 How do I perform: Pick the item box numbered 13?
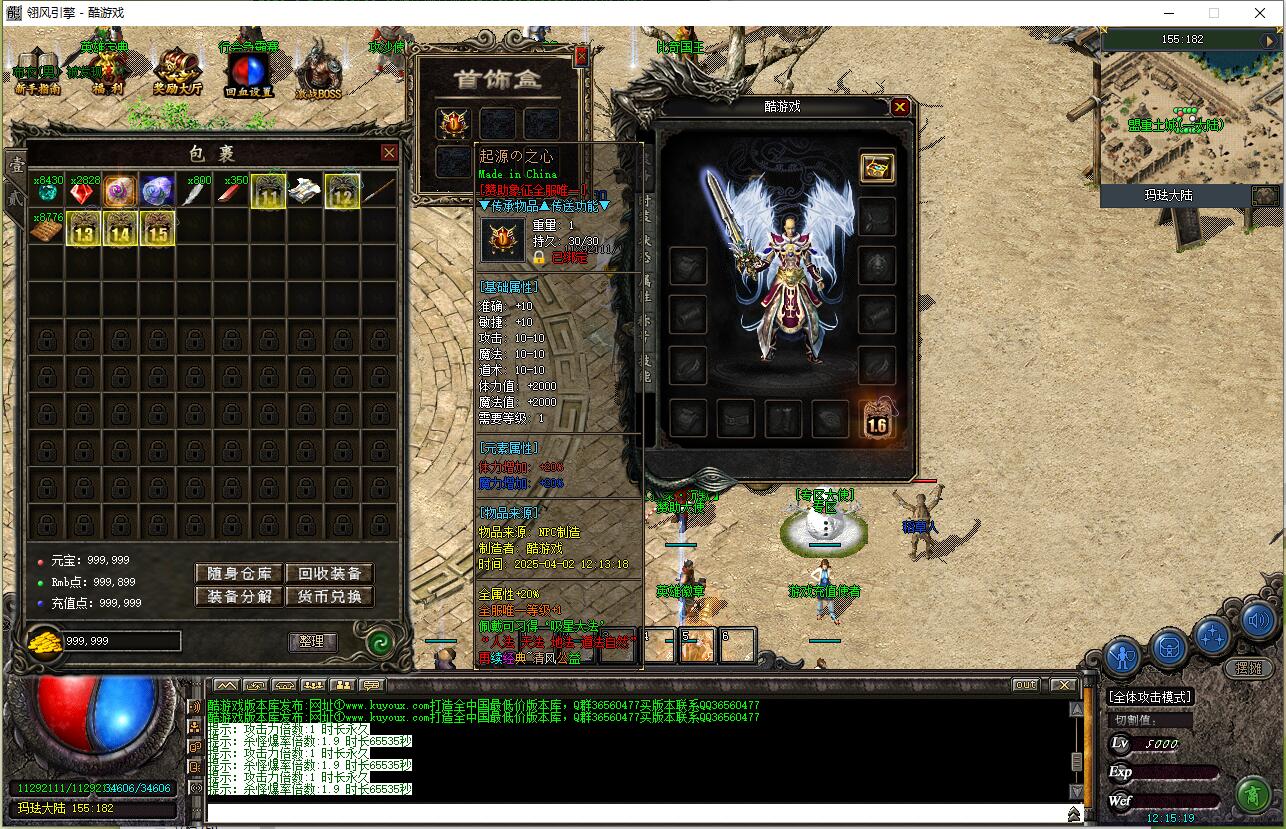(83, 229)
